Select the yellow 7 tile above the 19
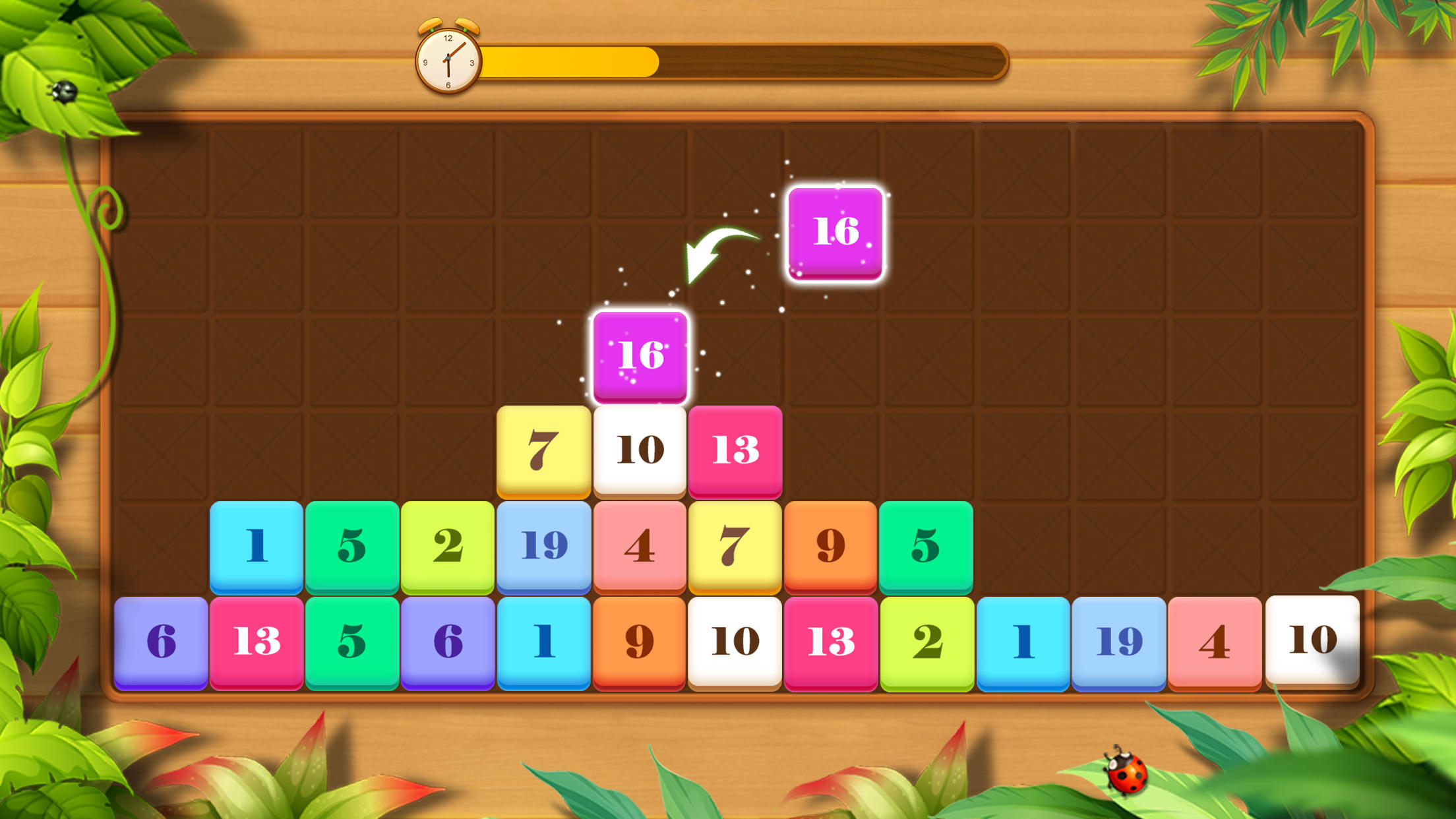The image size is (1456, 819). click(x=543, y=450)
